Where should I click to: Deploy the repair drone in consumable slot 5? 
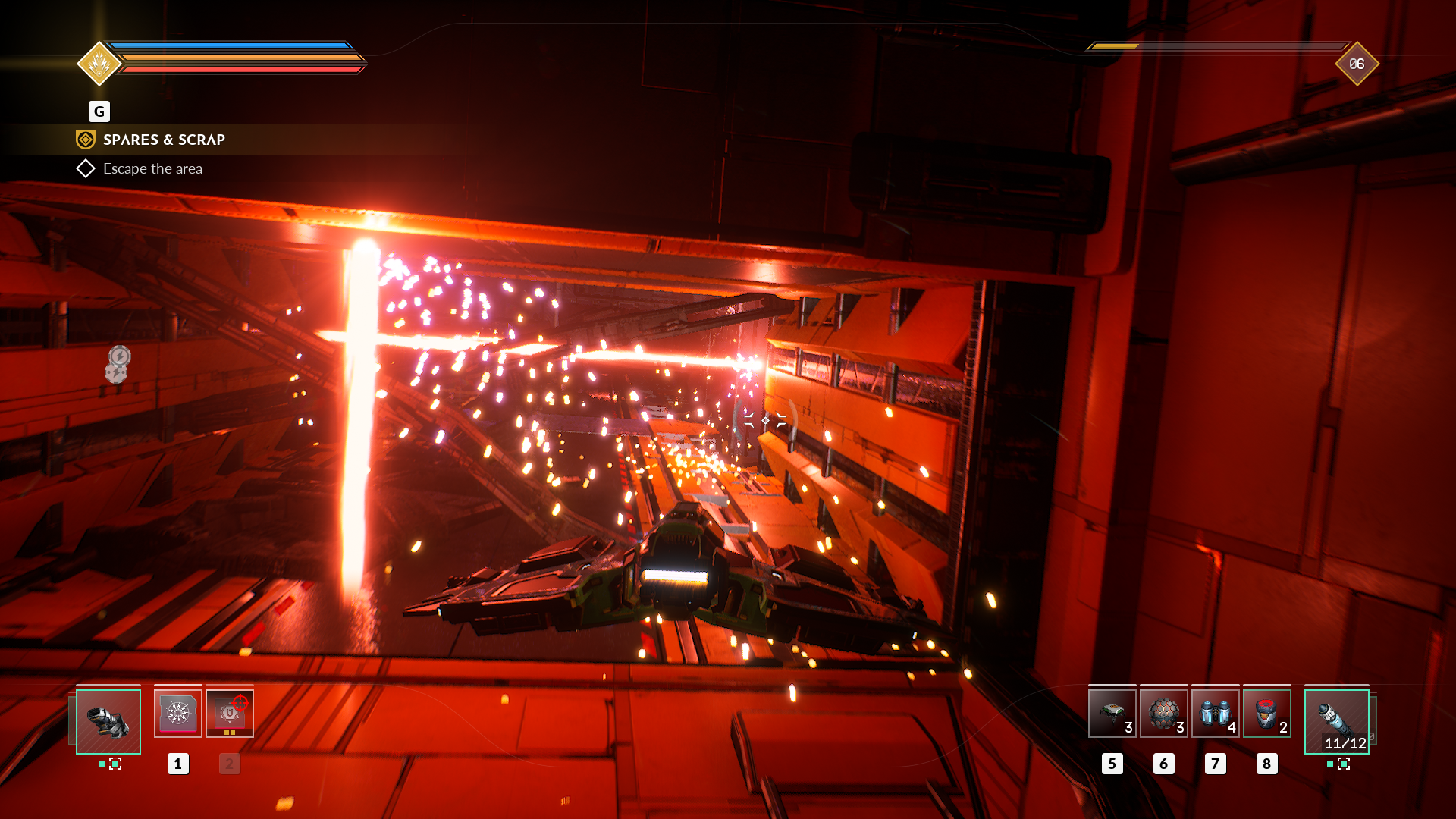(1112, 713)
